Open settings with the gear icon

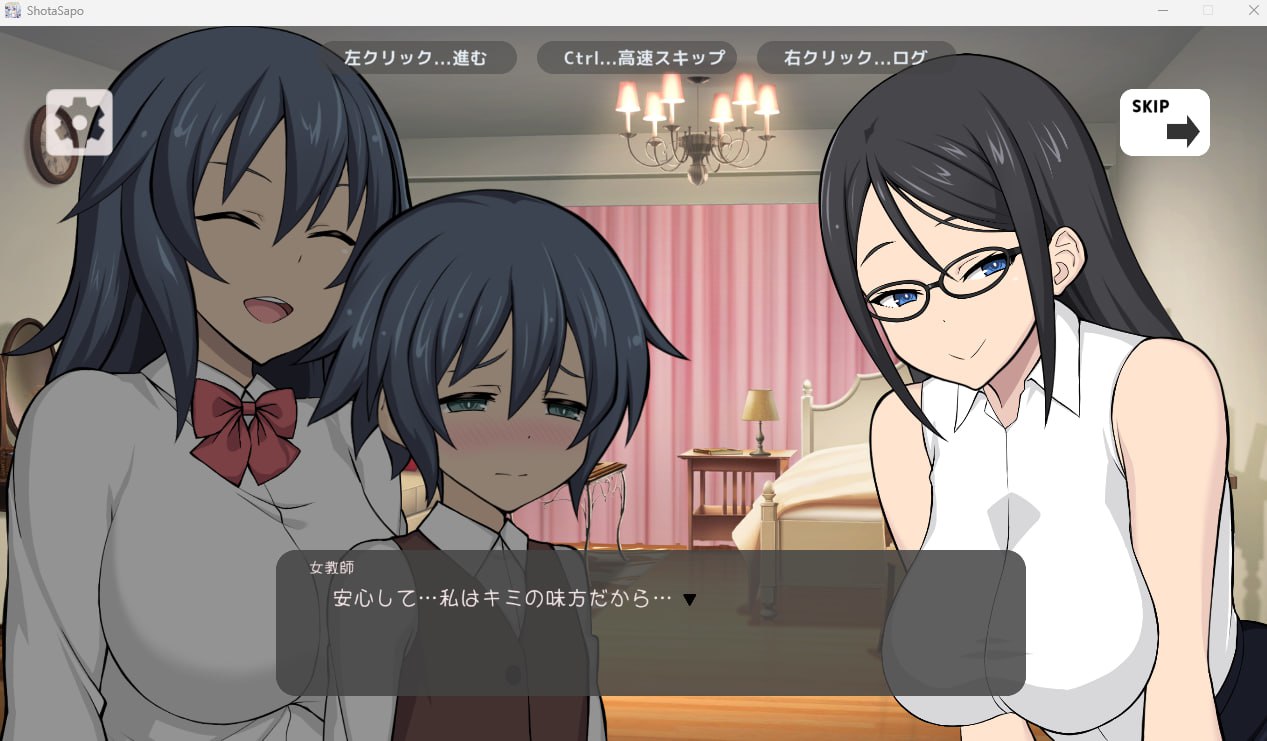[79, 123]
